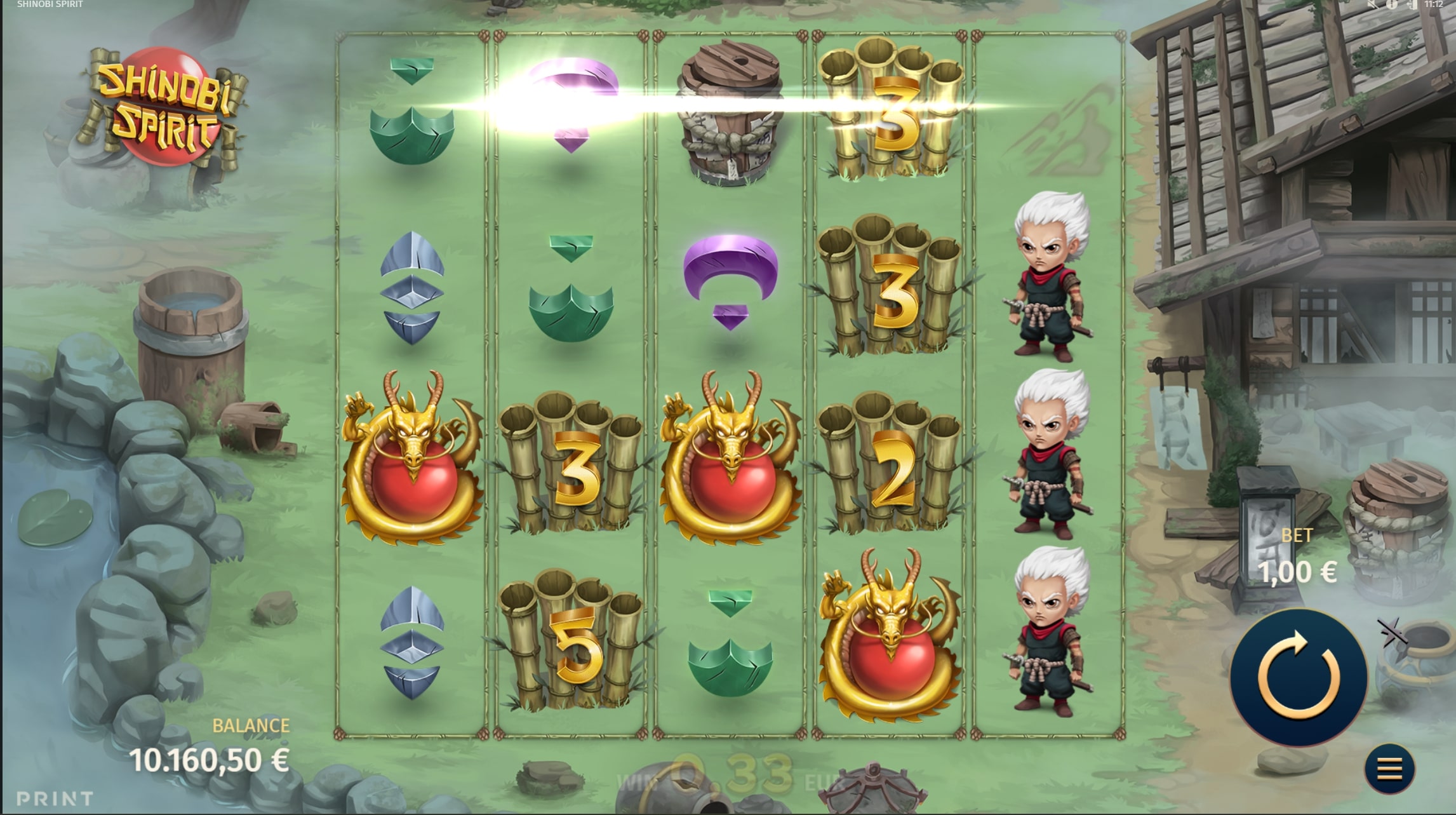Image resolution: width=1456 pixels, height=815 pixels.
Task: Click the PRINT label
Action: pos(55,798)
